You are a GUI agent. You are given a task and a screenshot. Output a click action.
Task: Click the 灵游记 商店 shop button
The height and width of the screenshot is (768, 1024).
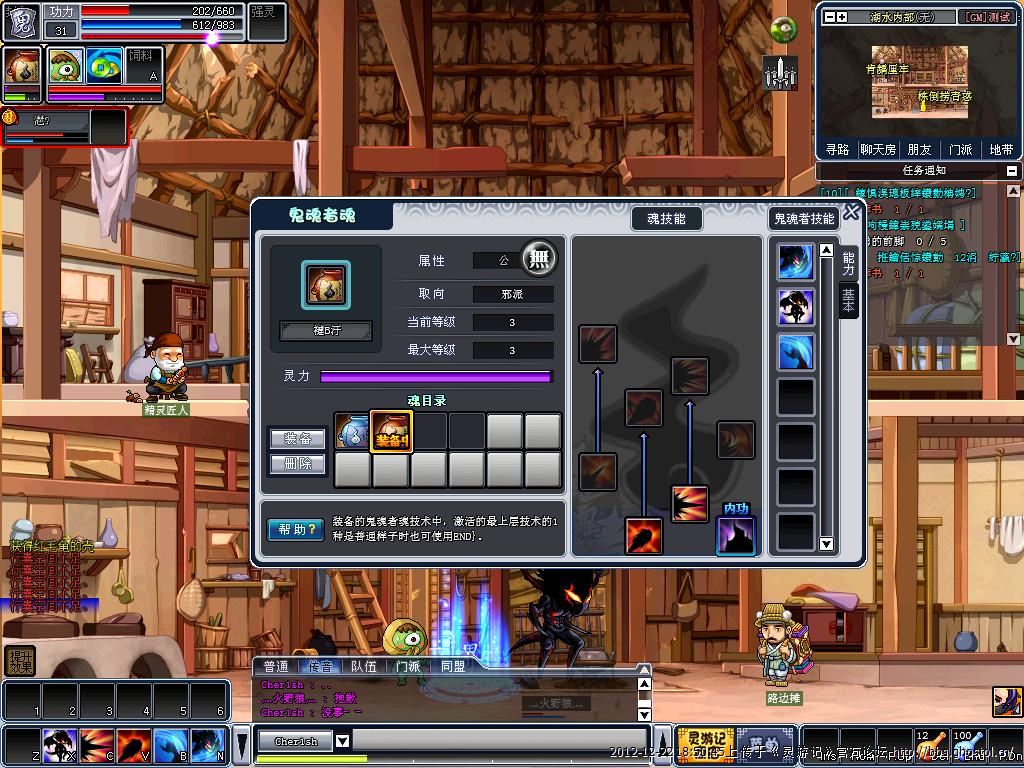(x=704, y=742)
